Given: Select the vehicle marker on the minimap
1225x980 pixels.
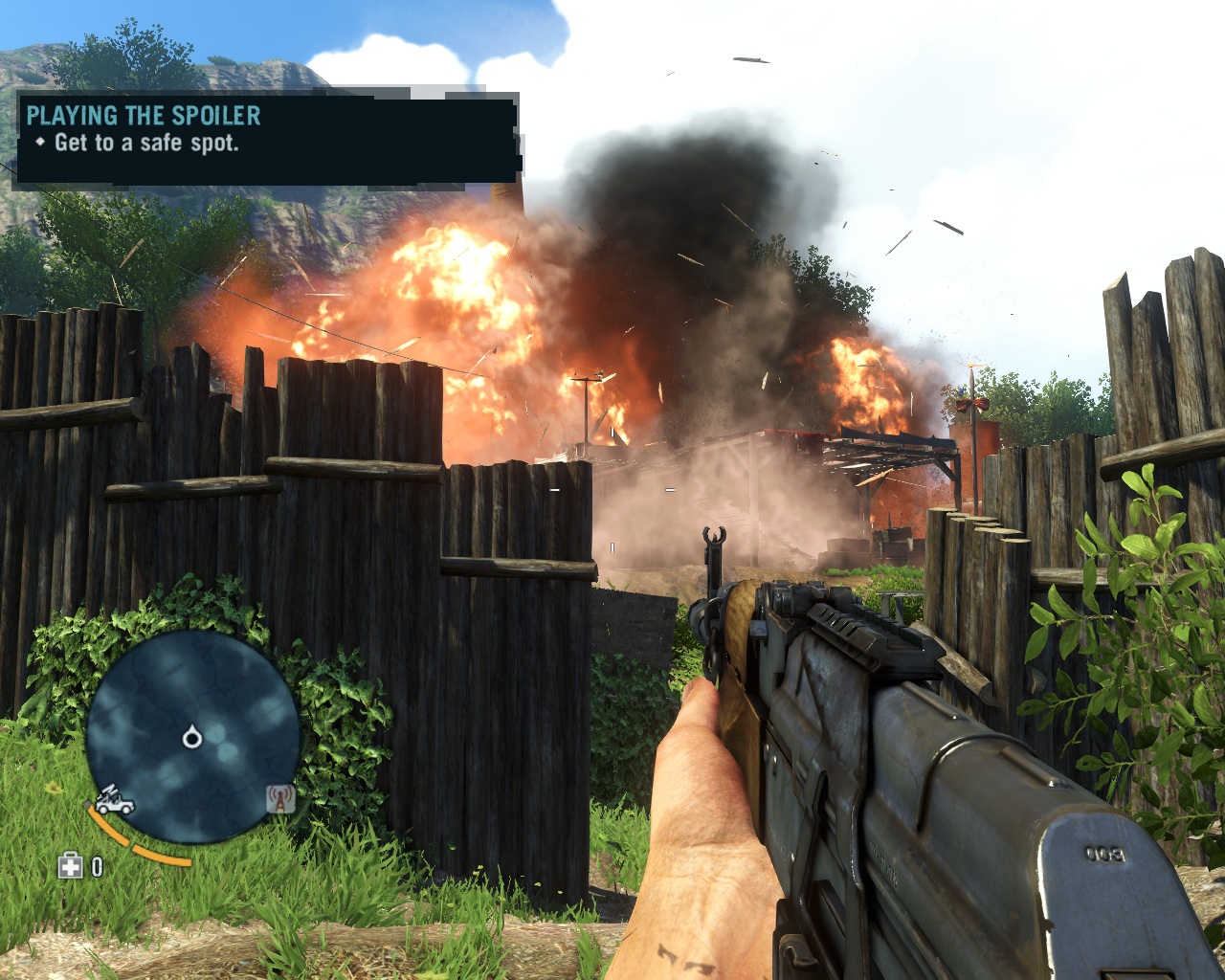Looking at the screenshot, I should click(x=115, y=800).
